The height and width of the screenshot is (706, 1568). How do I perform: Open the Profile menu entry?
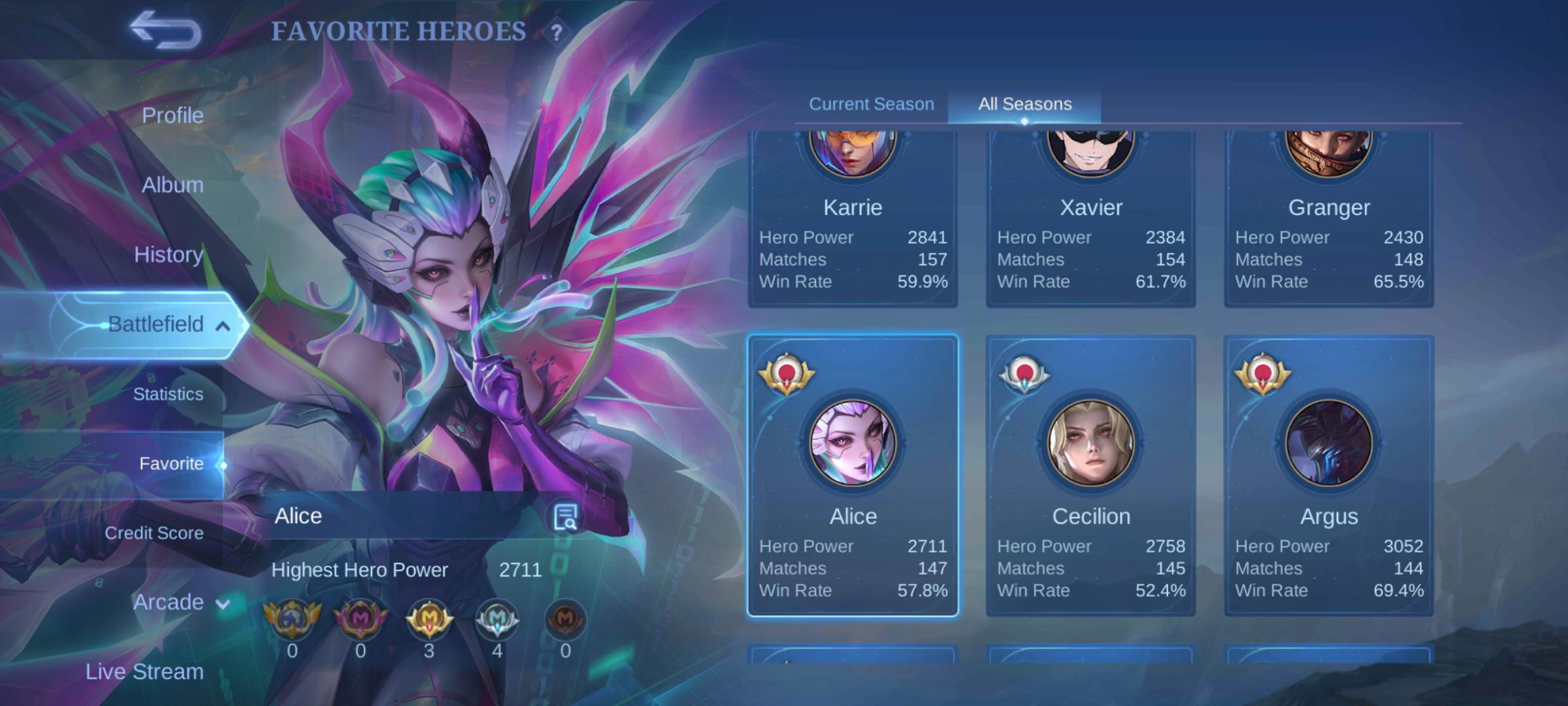[172, 116]
